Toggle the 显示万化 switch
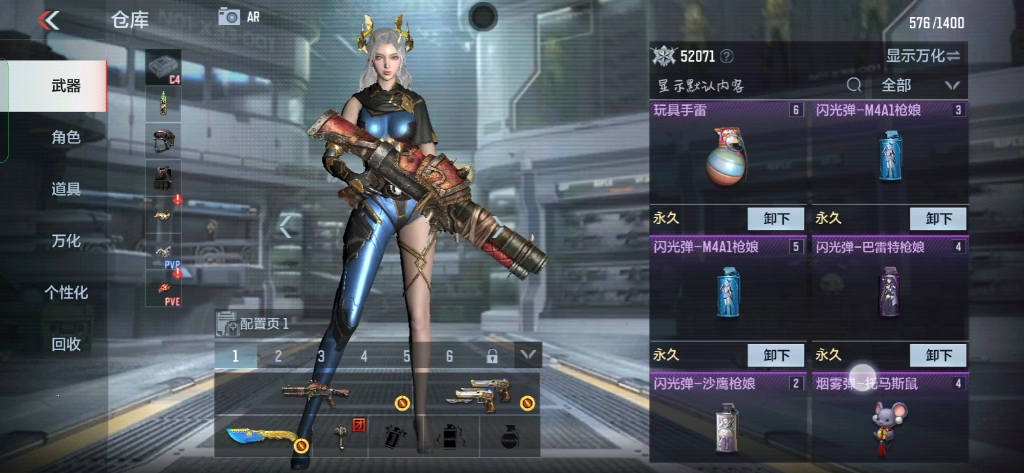 (922, 56)
